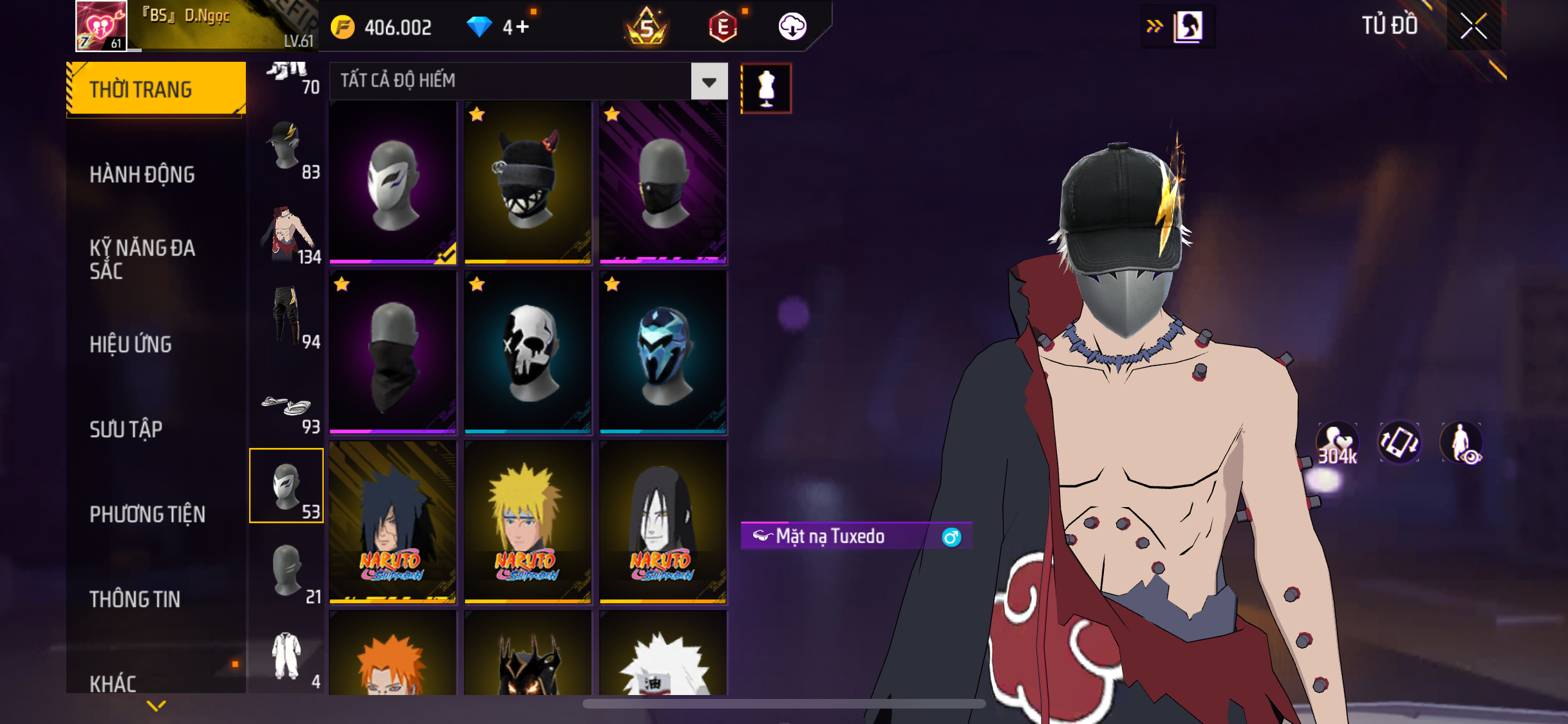This screenshot has width=1568, height=724.
Task: Select the Hiệu Ứng category
Action: (x=131, y=344)
